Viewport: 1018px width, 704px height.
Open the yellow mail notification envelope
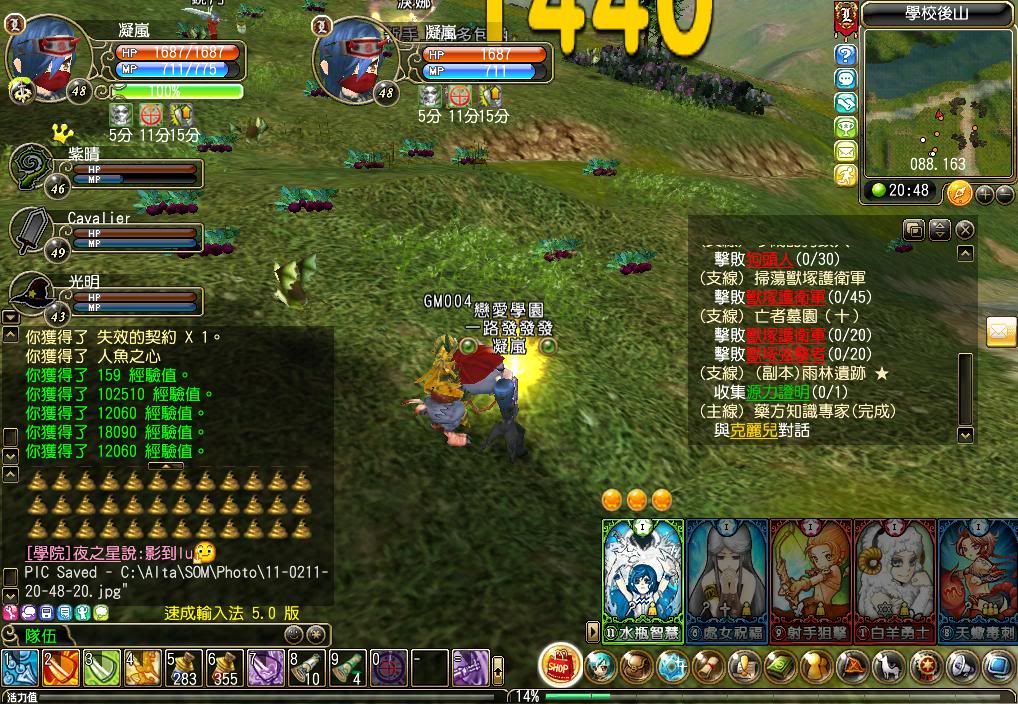pos(1001,331)
